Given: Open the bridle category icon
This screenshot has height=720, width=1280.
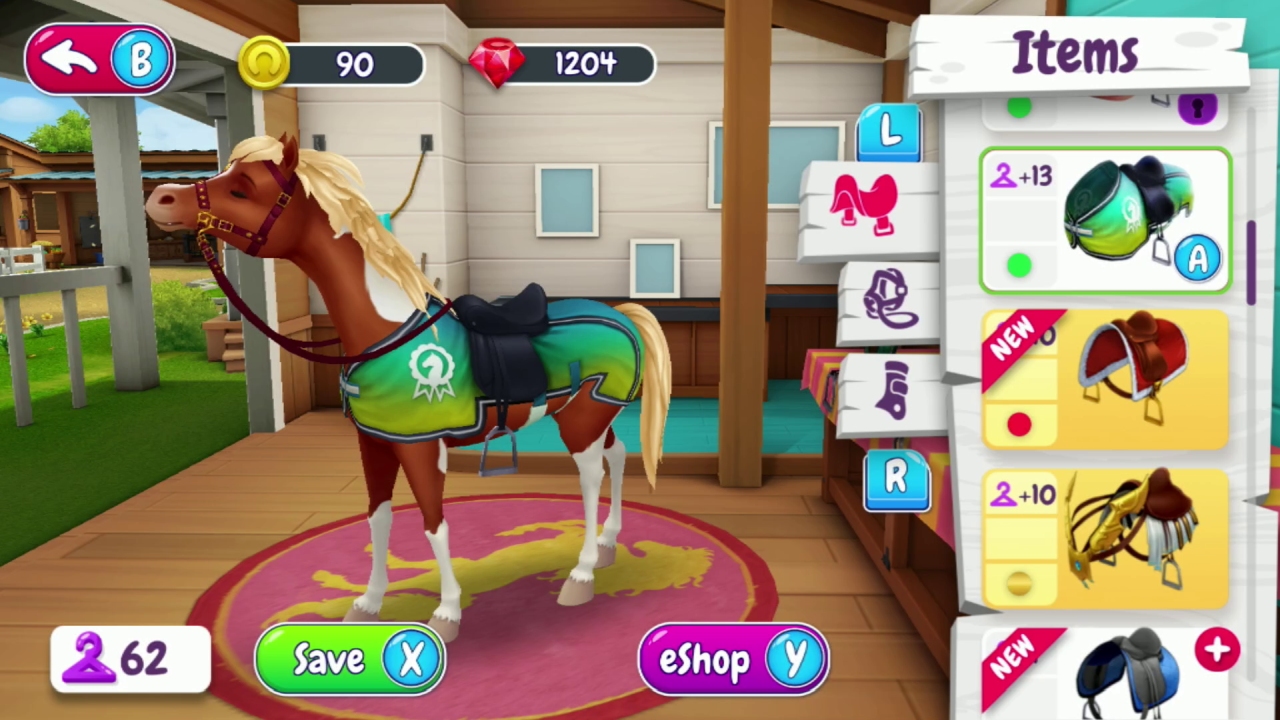Looking at the screenshot, I should [890, 298].
